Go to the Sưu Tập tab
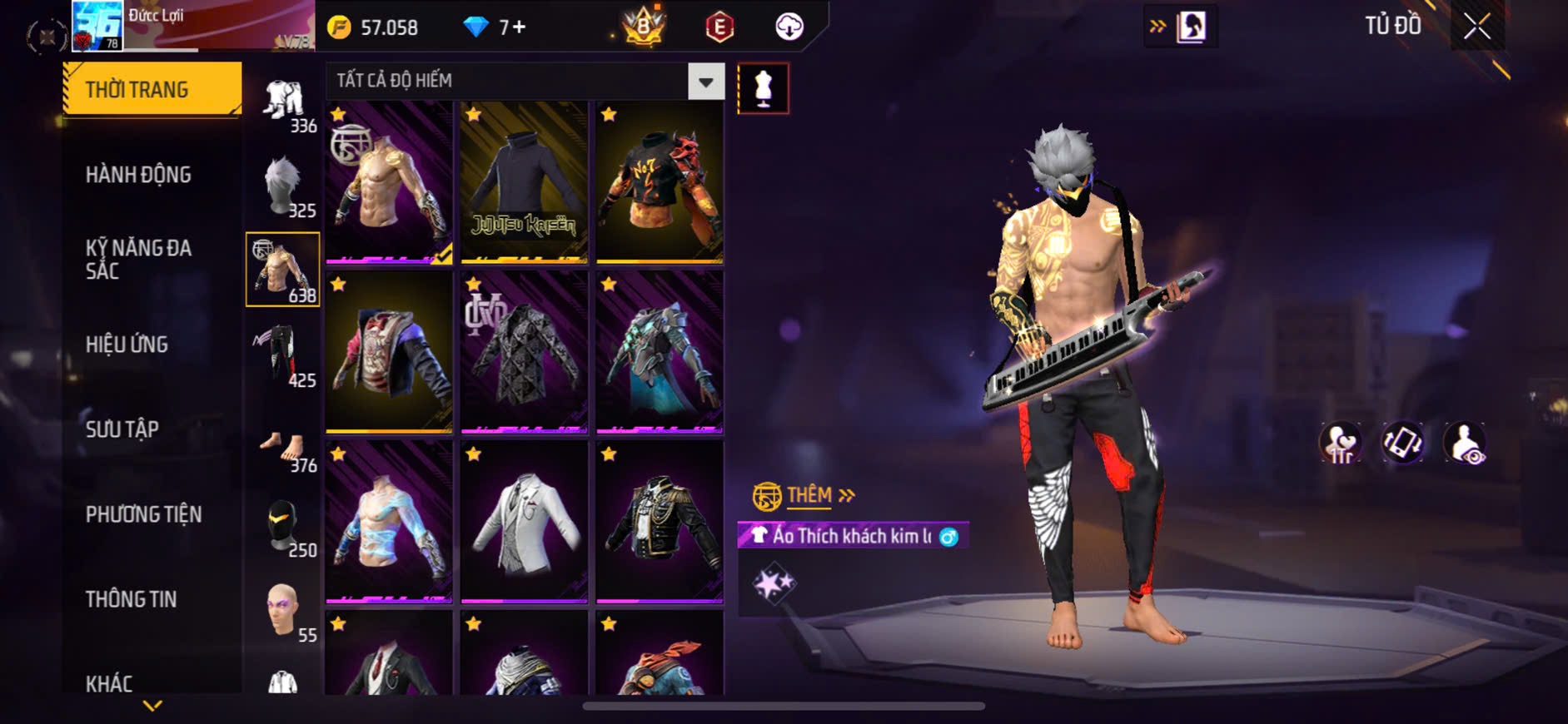The image size is (1568, 724). coord(122,429)
